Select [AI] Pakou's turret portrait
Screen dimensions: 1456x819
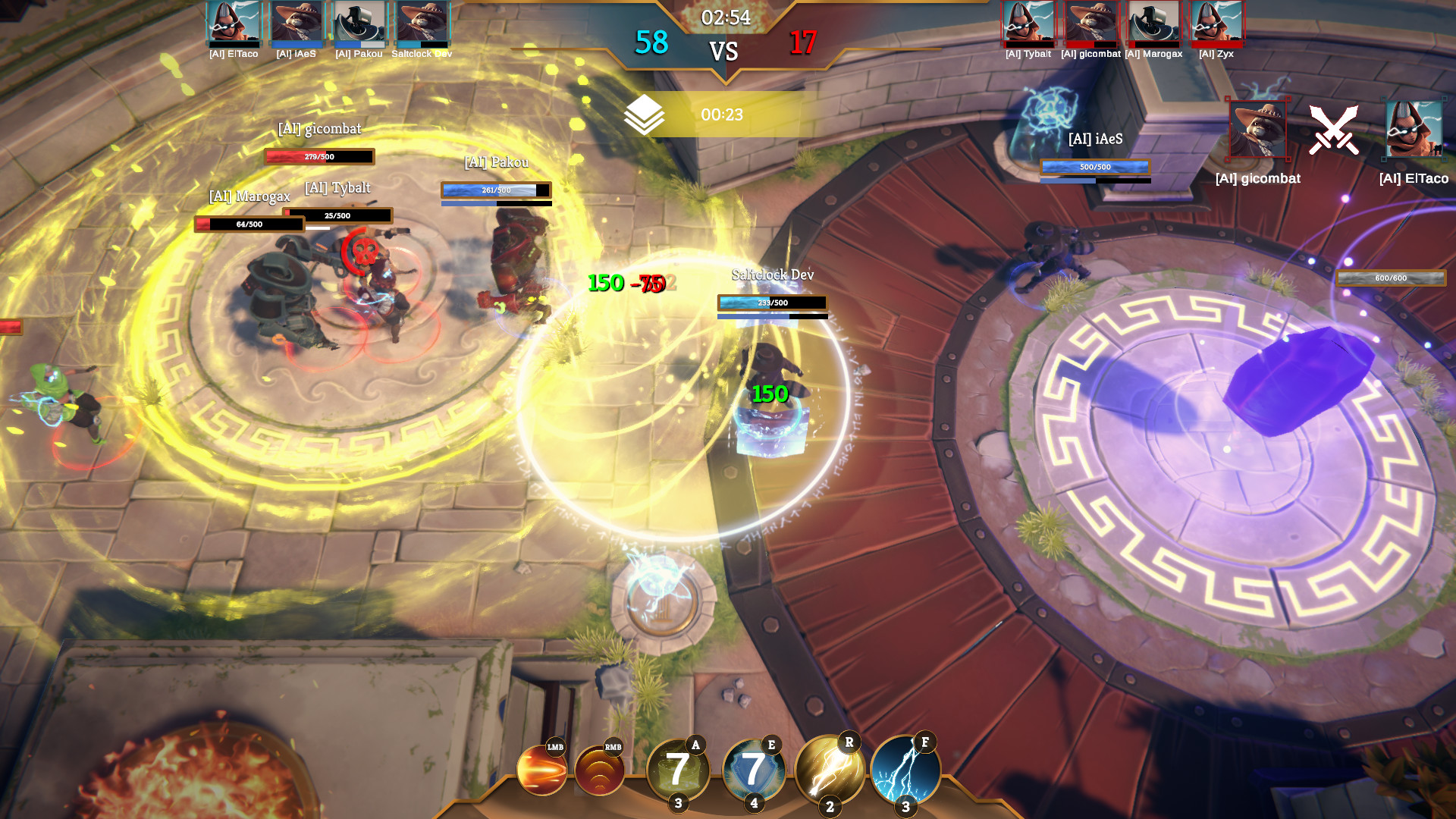(x=354, y=25)
